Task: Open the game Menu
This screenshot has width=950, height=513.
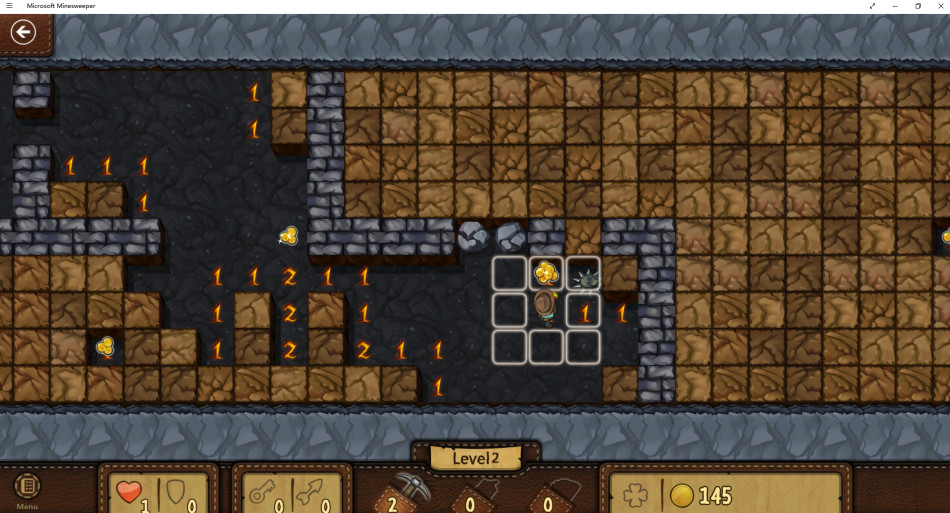Action: (x=27, y=490)
